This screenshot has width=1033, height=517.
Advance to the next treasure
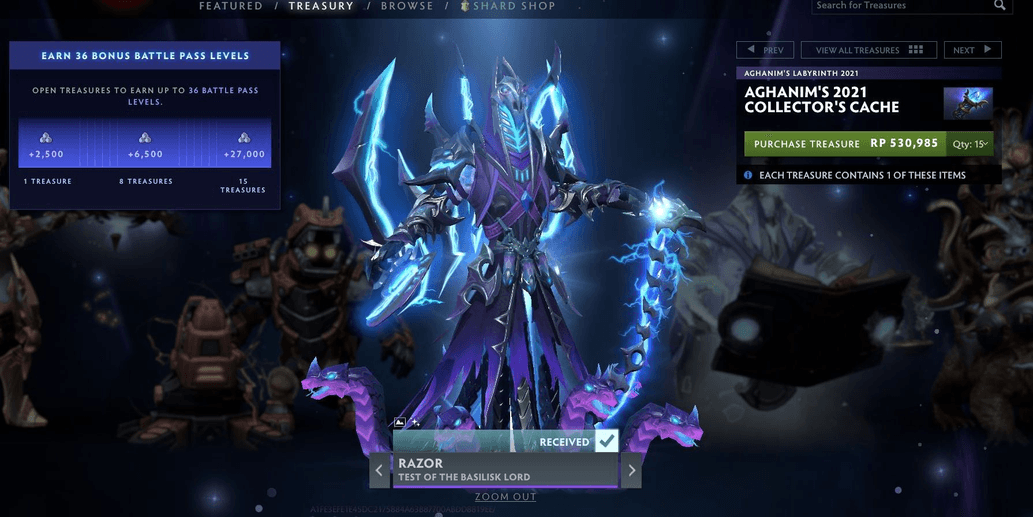coord(972,50)
